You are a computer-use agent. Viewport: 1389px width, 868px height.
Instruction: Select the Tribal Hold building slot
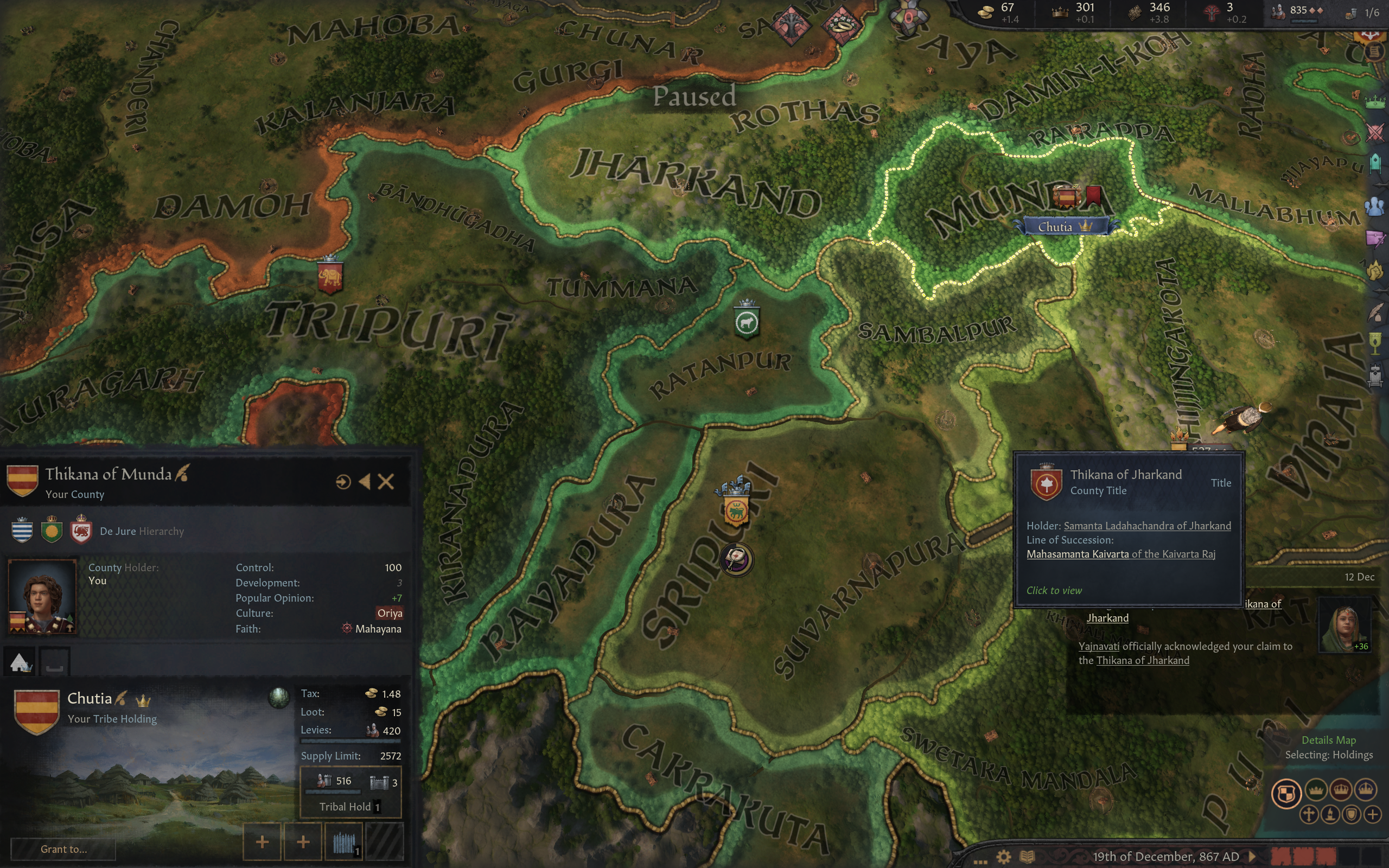pos(350,792)
